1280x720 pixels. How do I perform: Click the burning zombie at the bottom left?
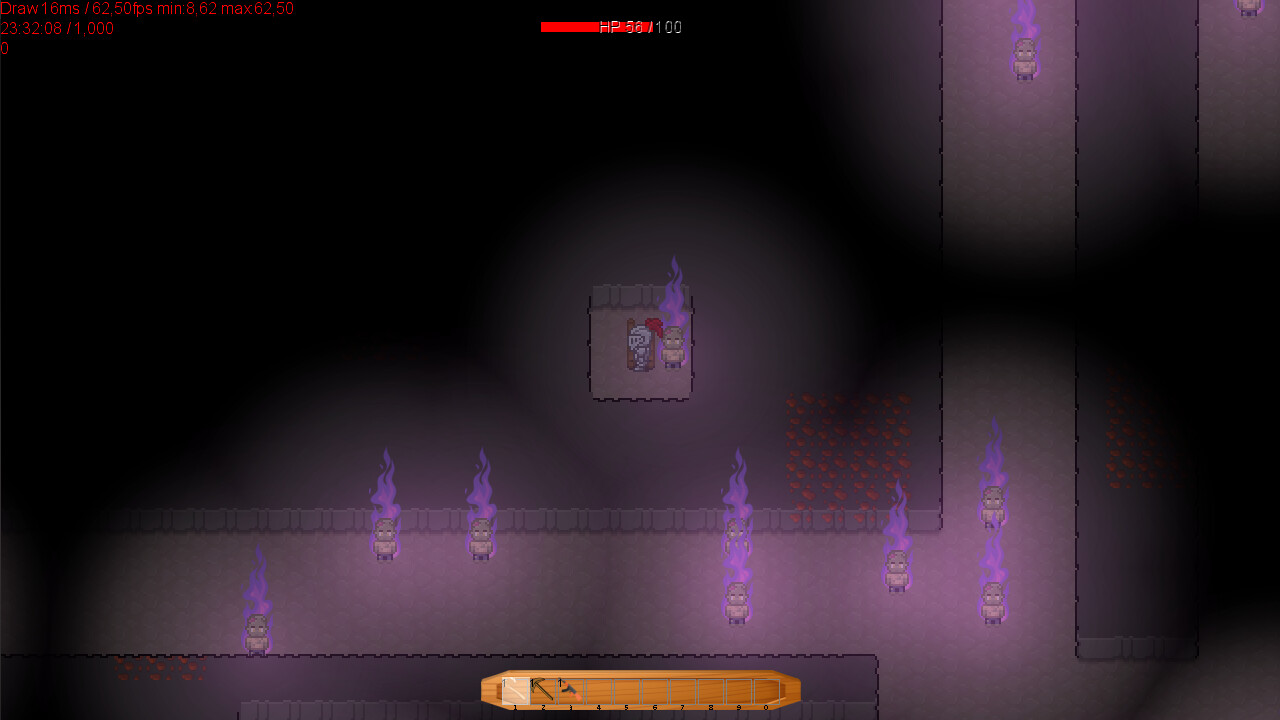257,630
